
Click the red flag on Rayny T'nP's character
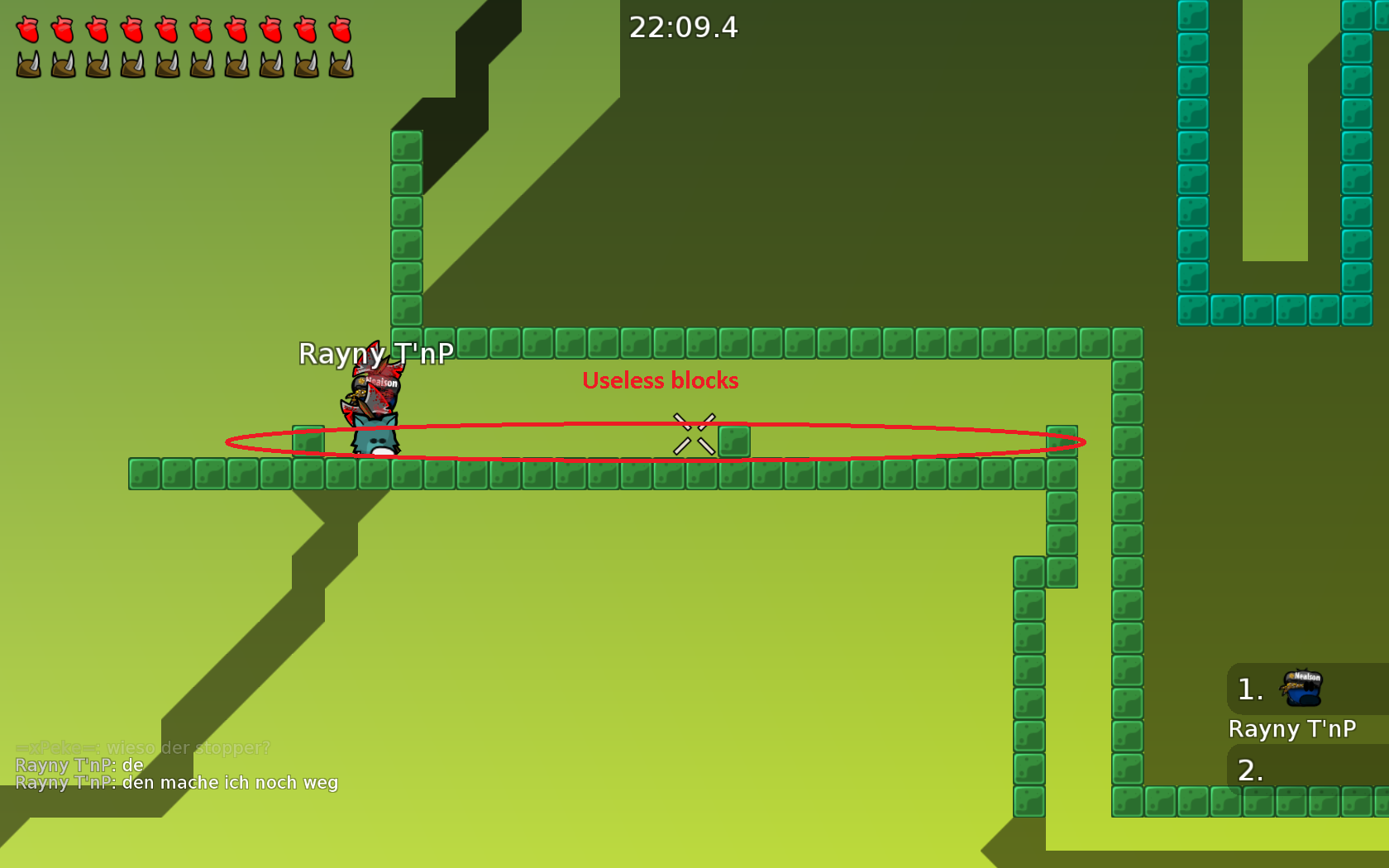coord(374,364)
